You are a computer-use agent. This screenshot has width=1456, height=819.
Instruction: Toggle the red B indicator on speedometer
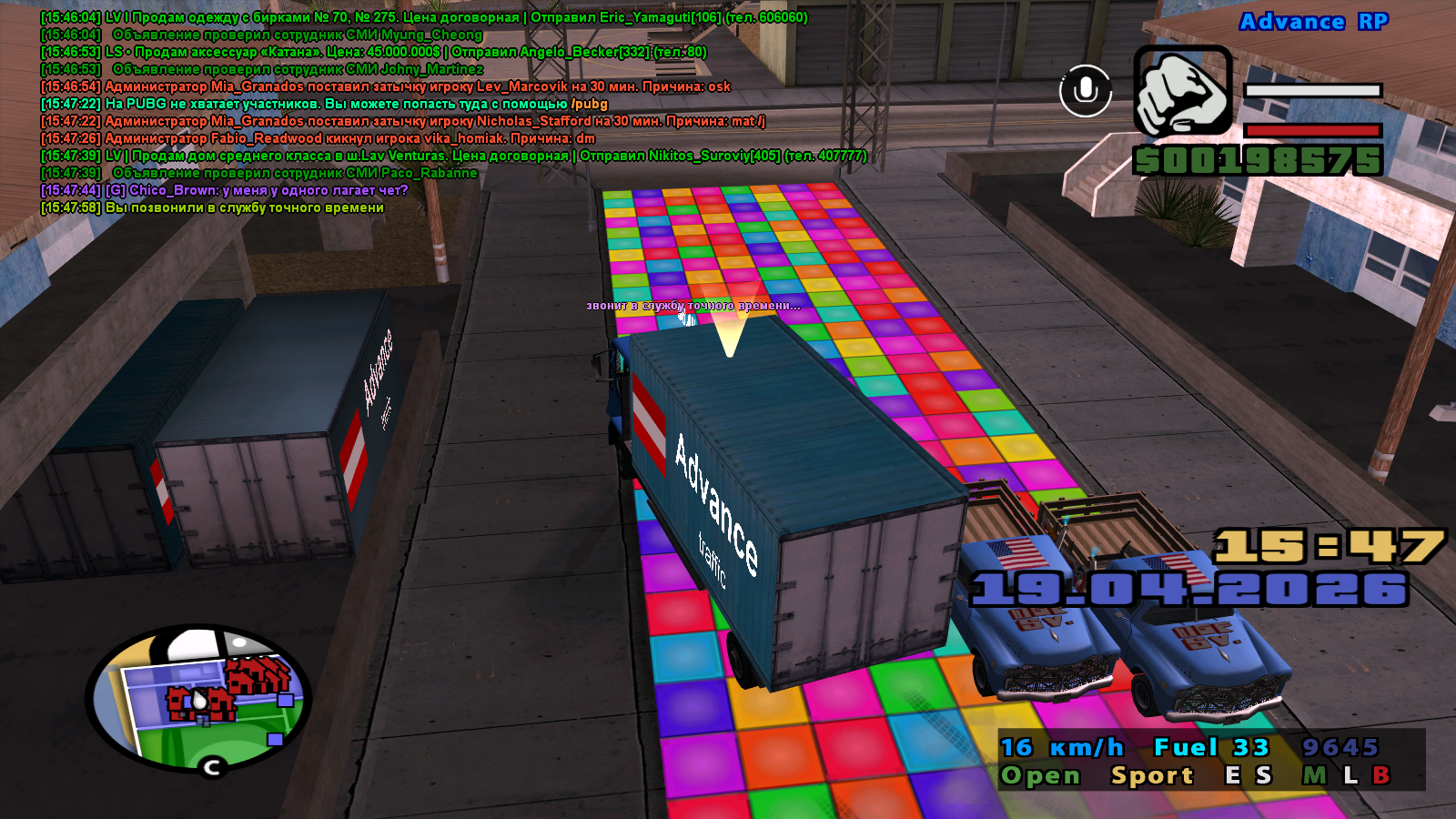tap(1380, 775)
